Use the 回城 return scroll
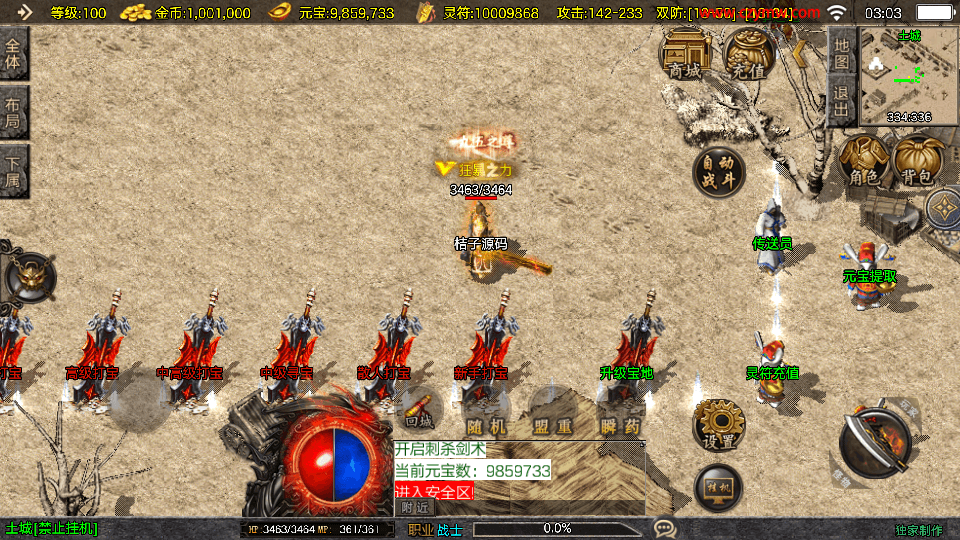Viewport: 960px width, 540px height. [419, 409]
